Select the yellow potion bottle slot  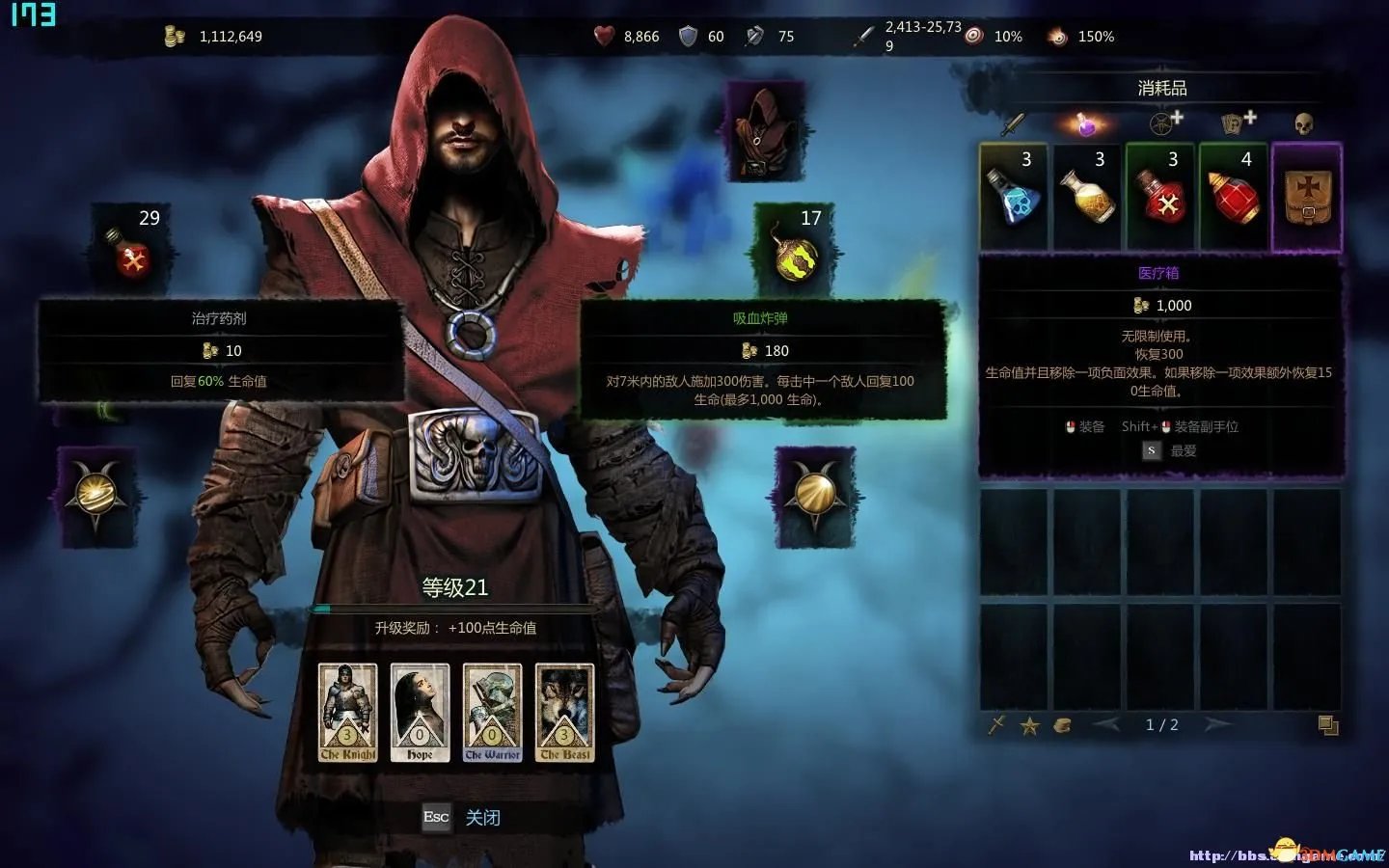pos(1089,197)
